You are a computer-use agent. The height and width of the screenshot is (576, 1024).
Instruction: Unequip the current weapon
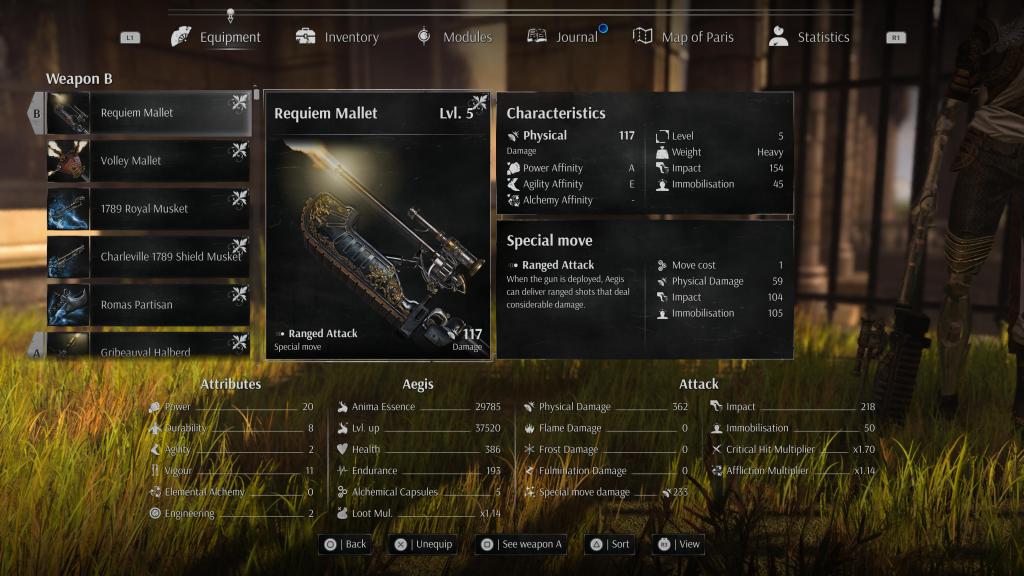[x=423, y=544]
